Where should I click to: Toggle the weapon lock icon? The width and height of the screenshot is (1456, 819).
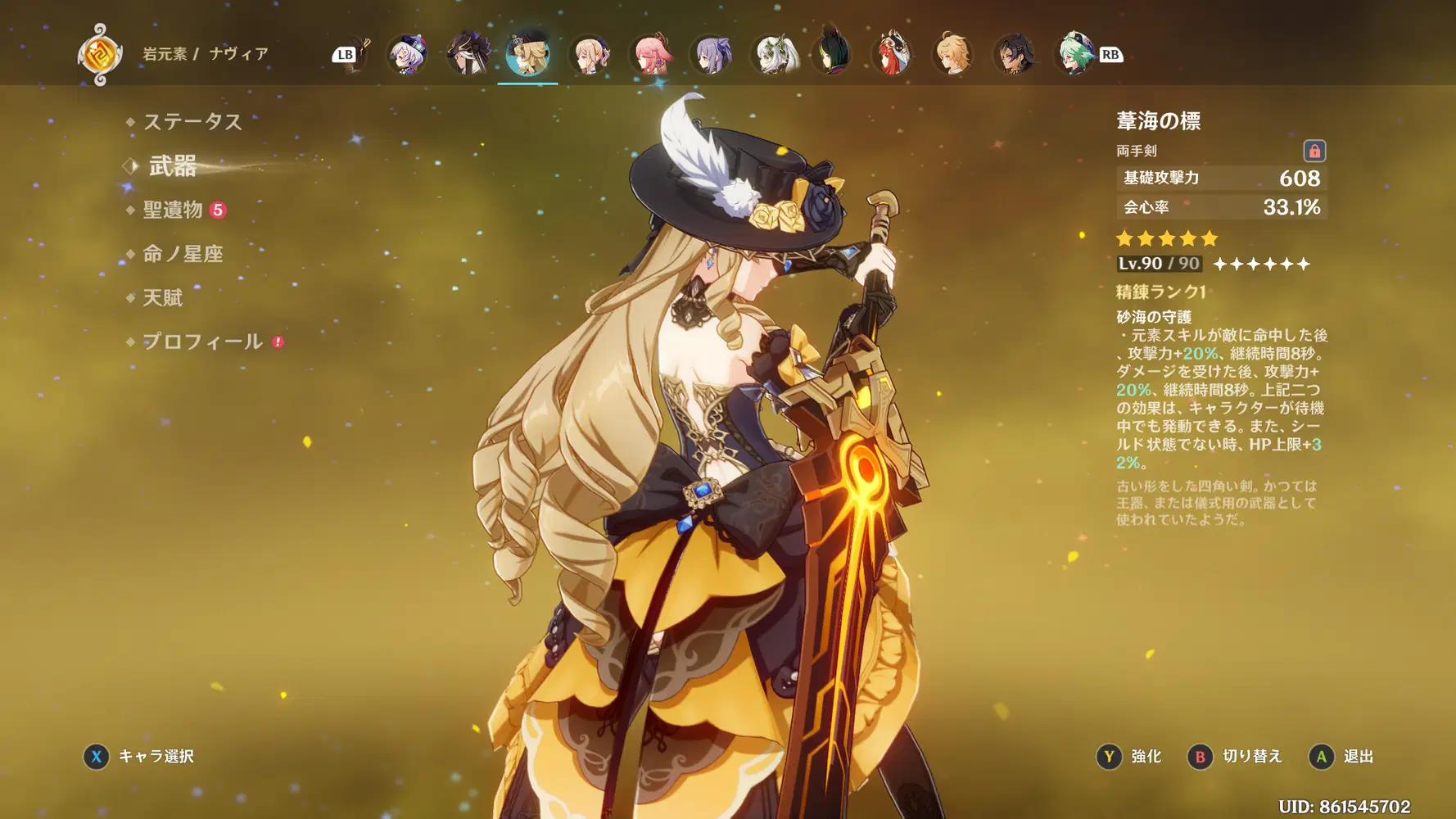[x=1314, y=151]
